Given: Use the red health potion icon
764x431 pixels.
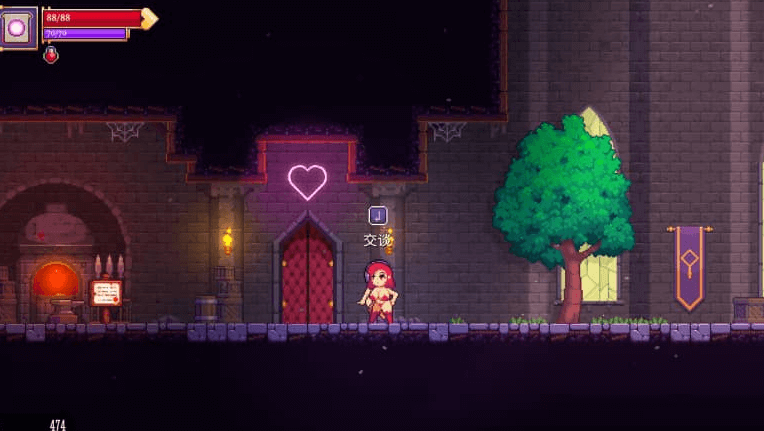Looking at the screenshot, I should 51,55.
